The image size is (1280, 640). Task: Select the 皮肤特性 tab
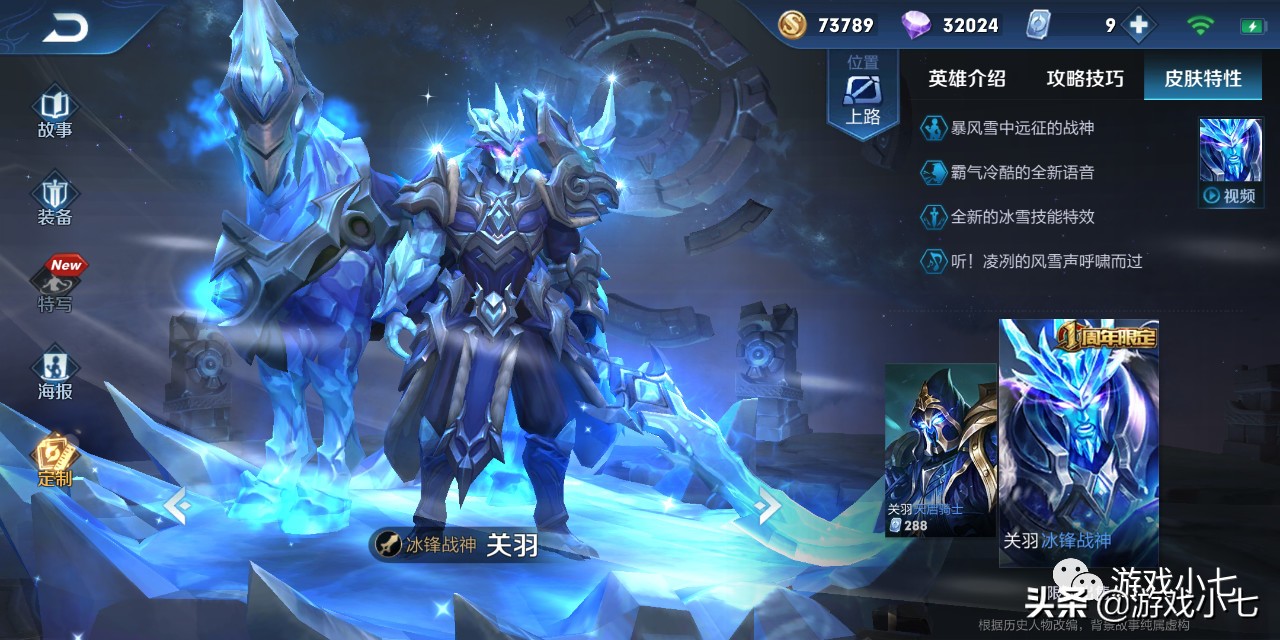click(1202, 79)
